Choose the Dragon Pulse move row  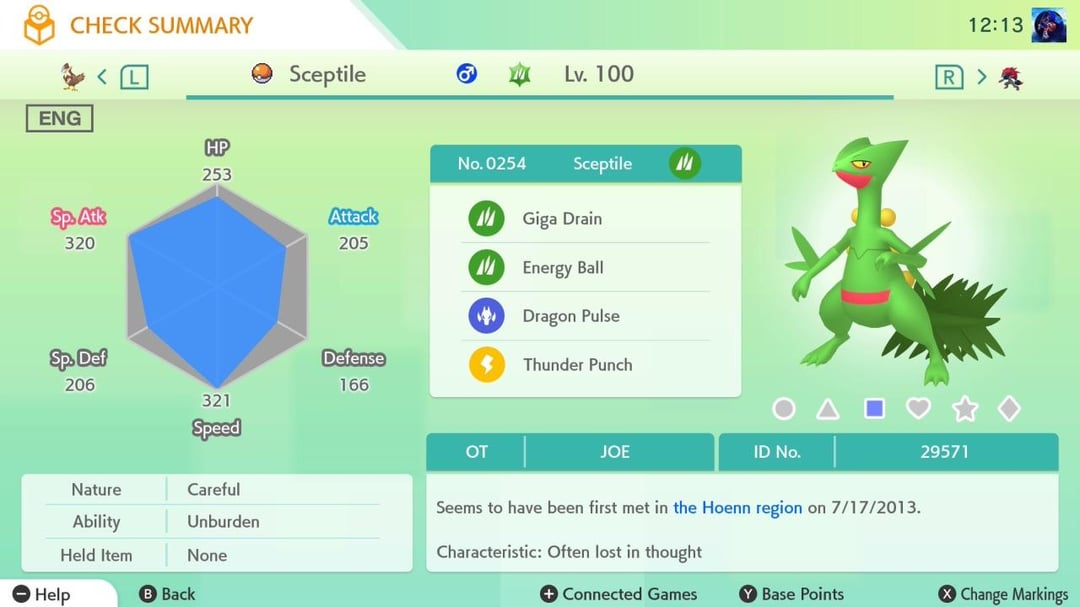click(586, 316)
